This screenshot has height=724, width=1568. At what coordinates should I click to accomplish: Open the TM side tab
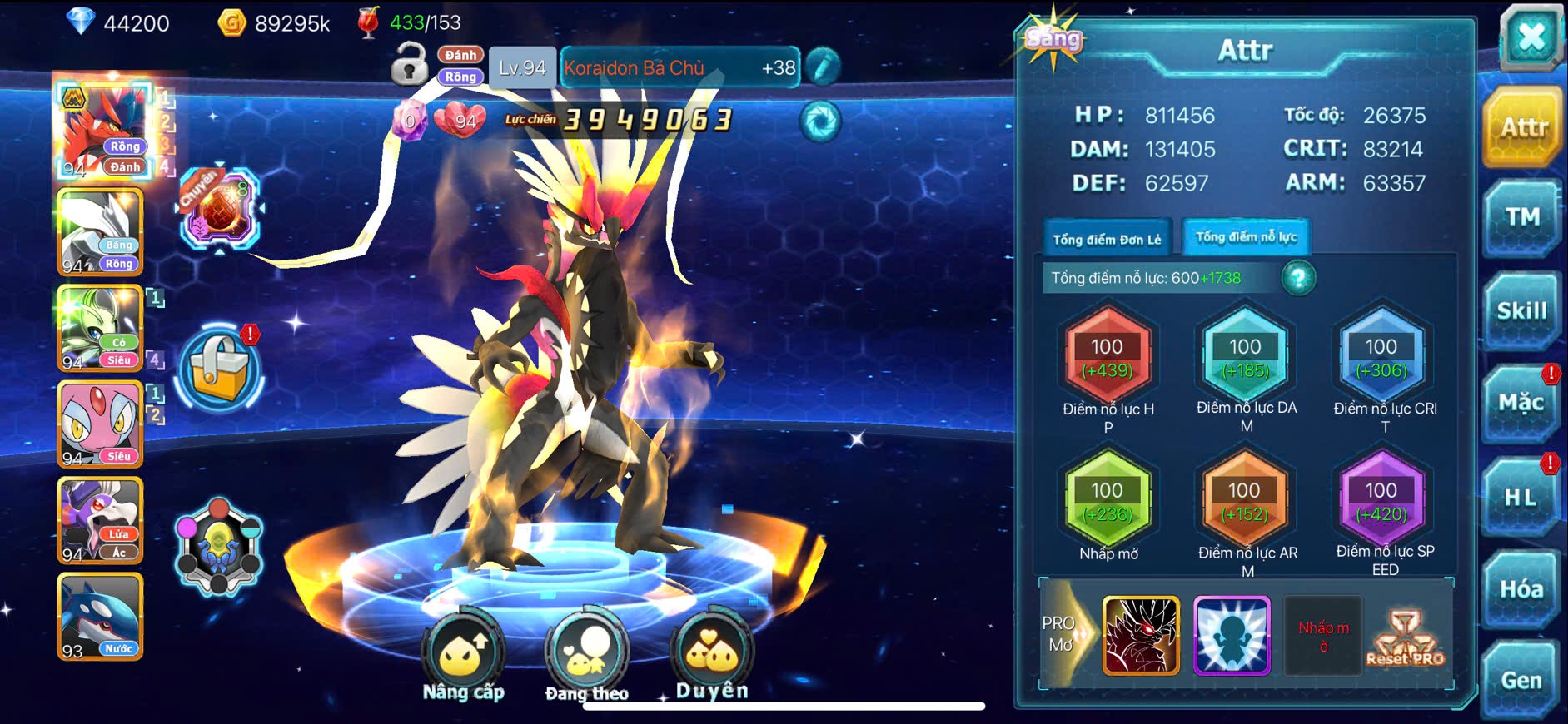click(1522, 218)
